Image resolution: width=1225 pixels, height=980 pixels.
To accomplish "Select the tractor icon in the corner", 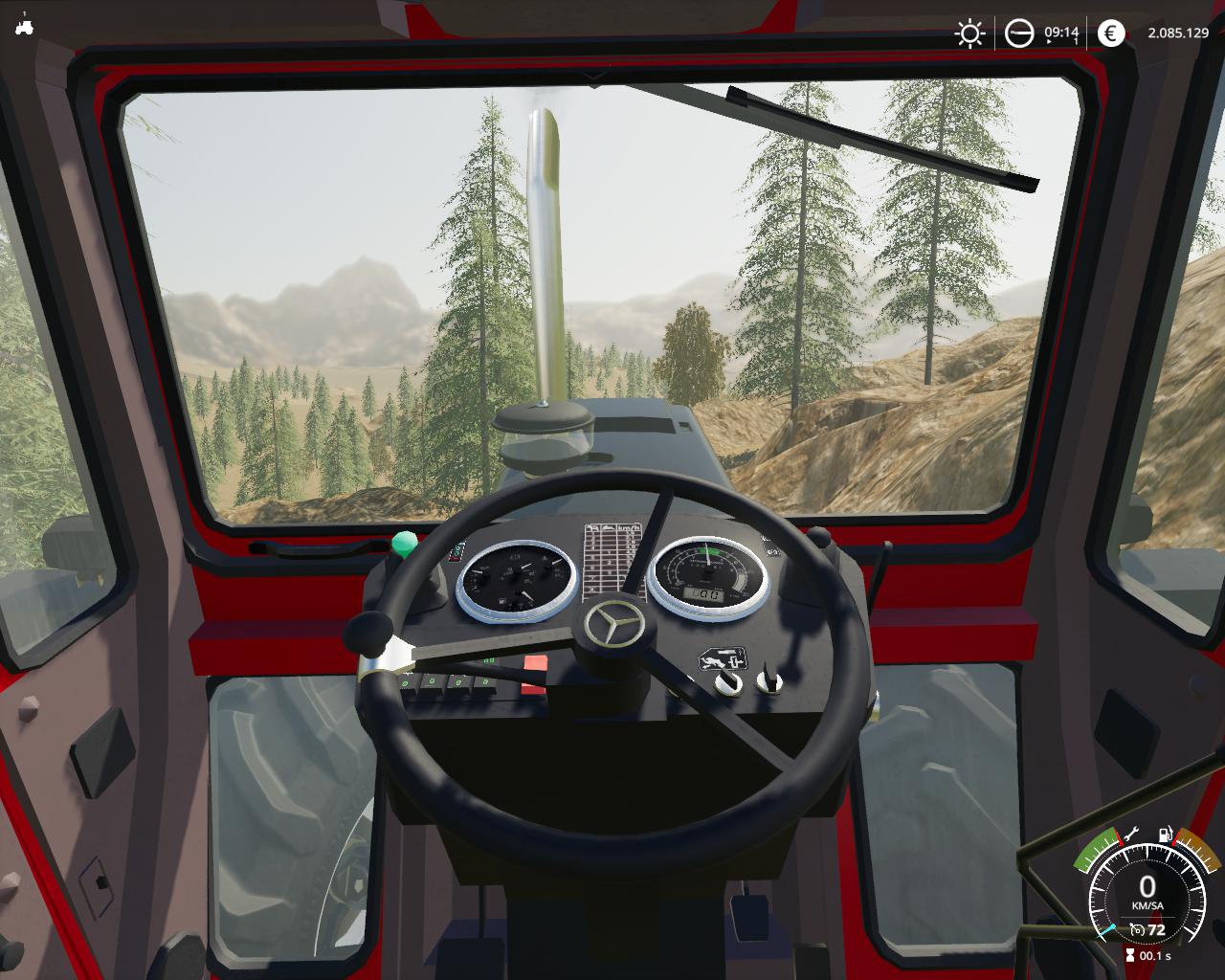I will (x=24, y=27).
